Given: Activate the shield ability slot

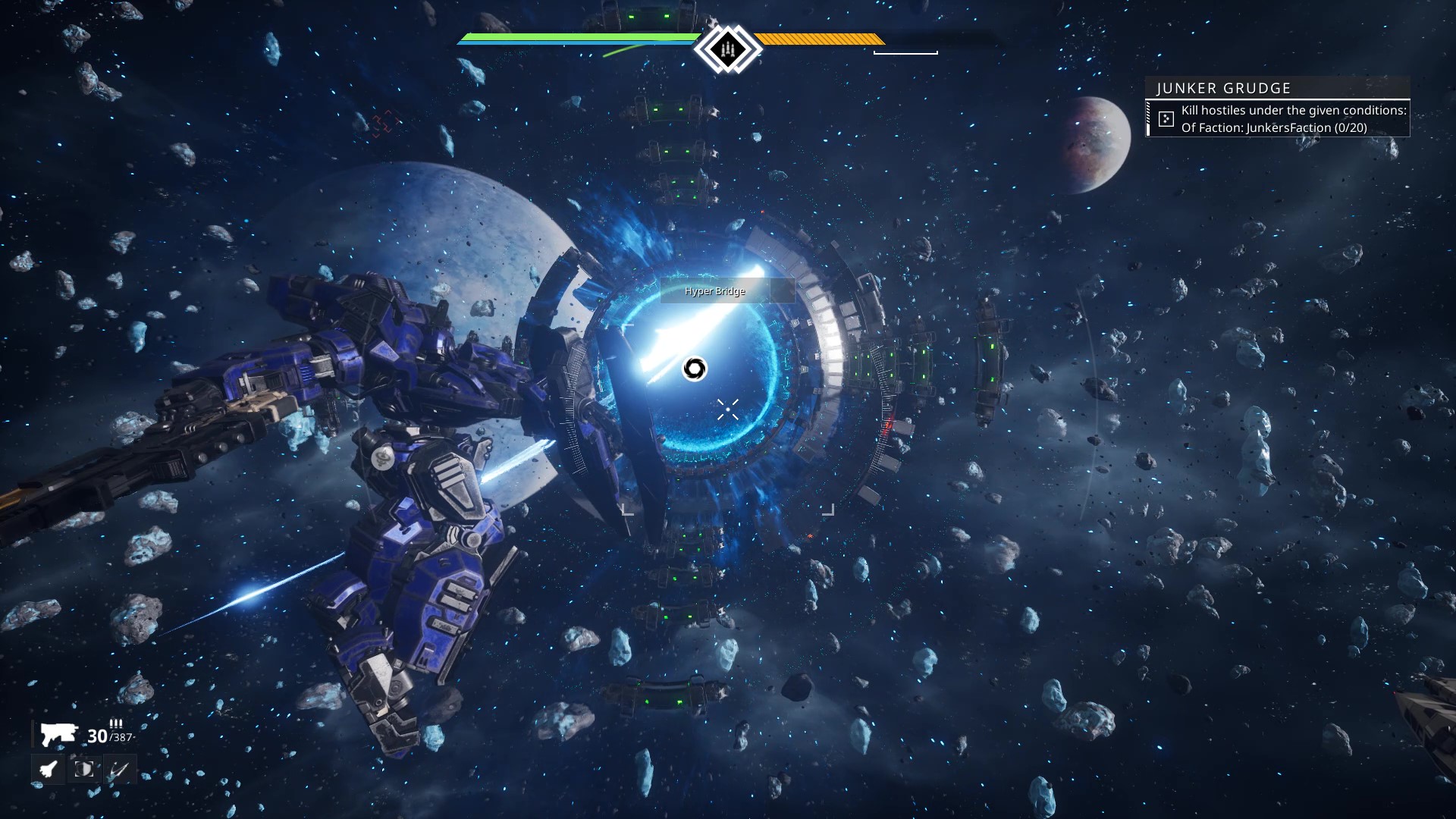Looking at the screenshot, I should click(x=83, y=770).
